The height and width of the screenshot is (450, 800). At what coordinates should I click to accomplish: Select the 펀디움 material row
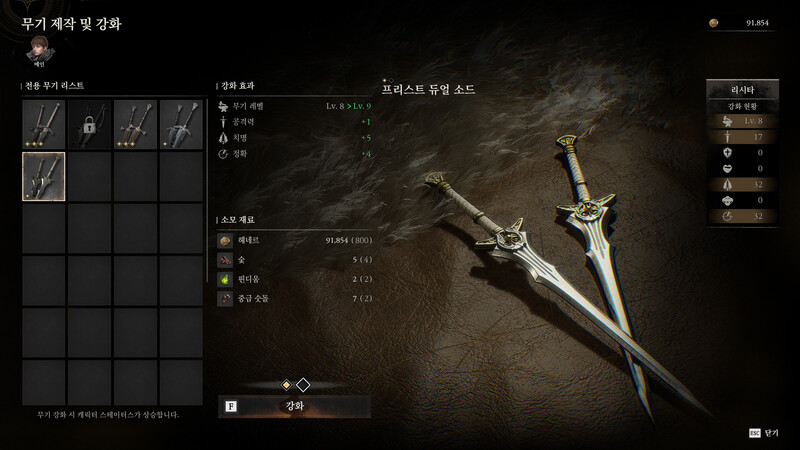coord(296,279)
